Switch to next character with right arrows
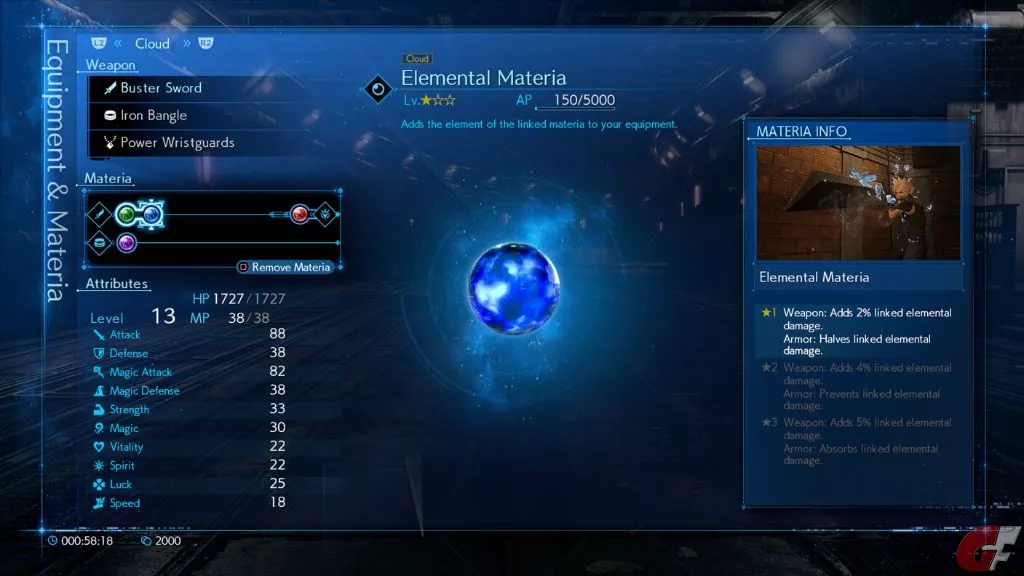This screenshot has width=1024, height=576. [x=186, y=44]
